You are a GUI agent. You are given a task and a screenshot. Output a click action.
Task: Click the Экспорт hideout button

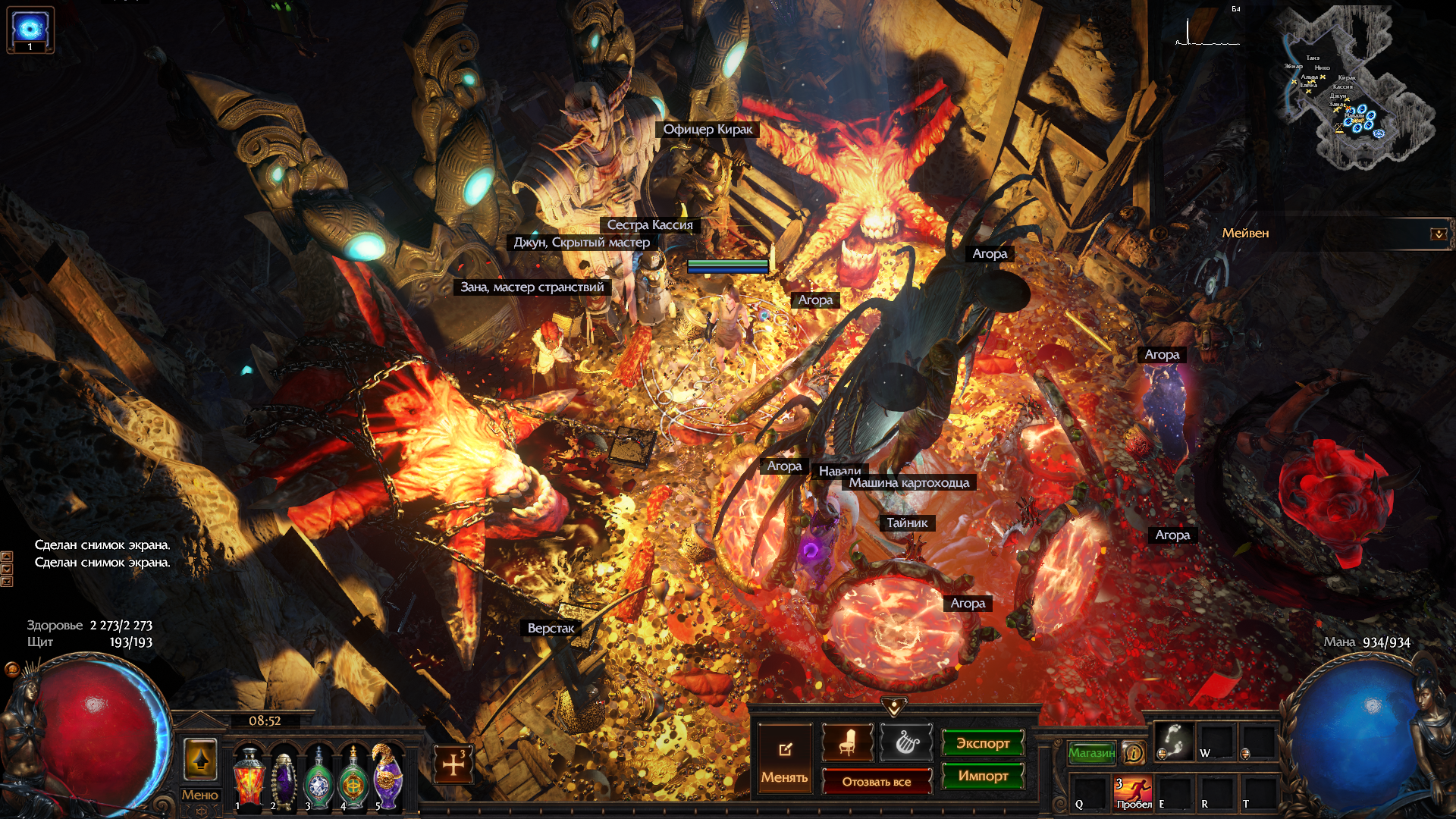983,743
